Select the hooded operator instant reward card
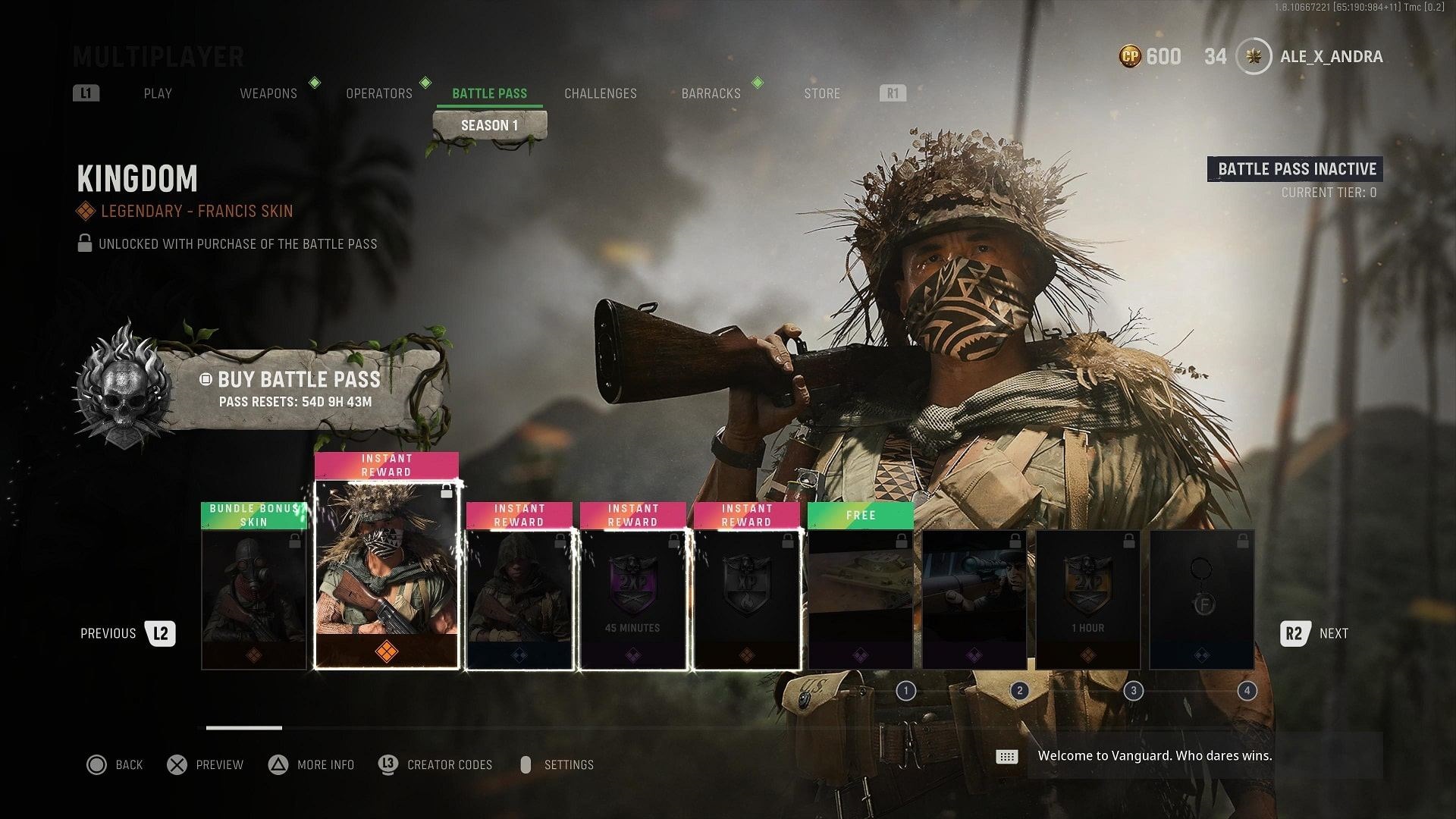 pyautogui.click(x=519, y=599)
